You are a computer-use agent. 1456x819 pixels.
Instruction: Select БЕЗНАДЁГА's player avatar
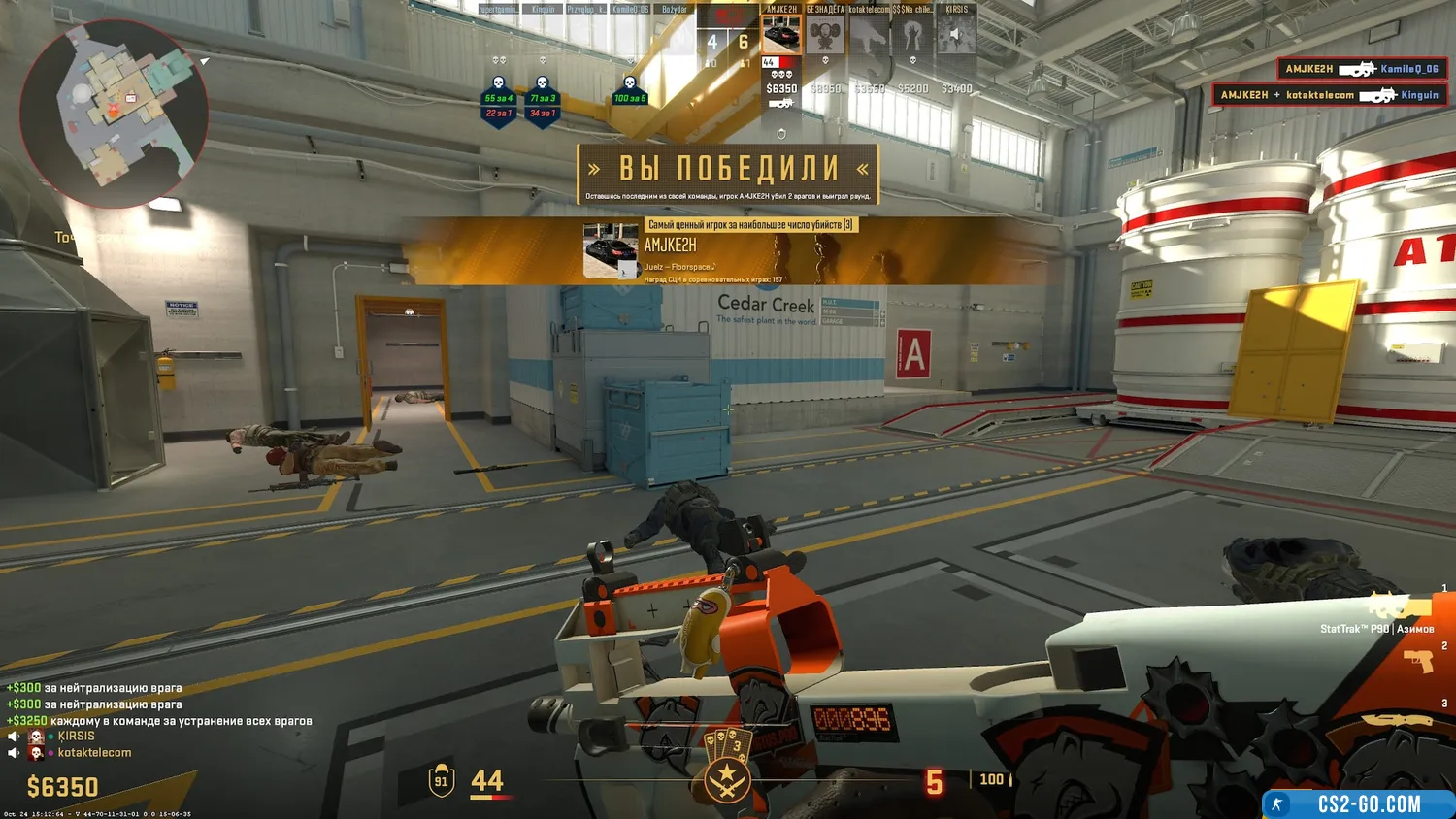[825, 35]
